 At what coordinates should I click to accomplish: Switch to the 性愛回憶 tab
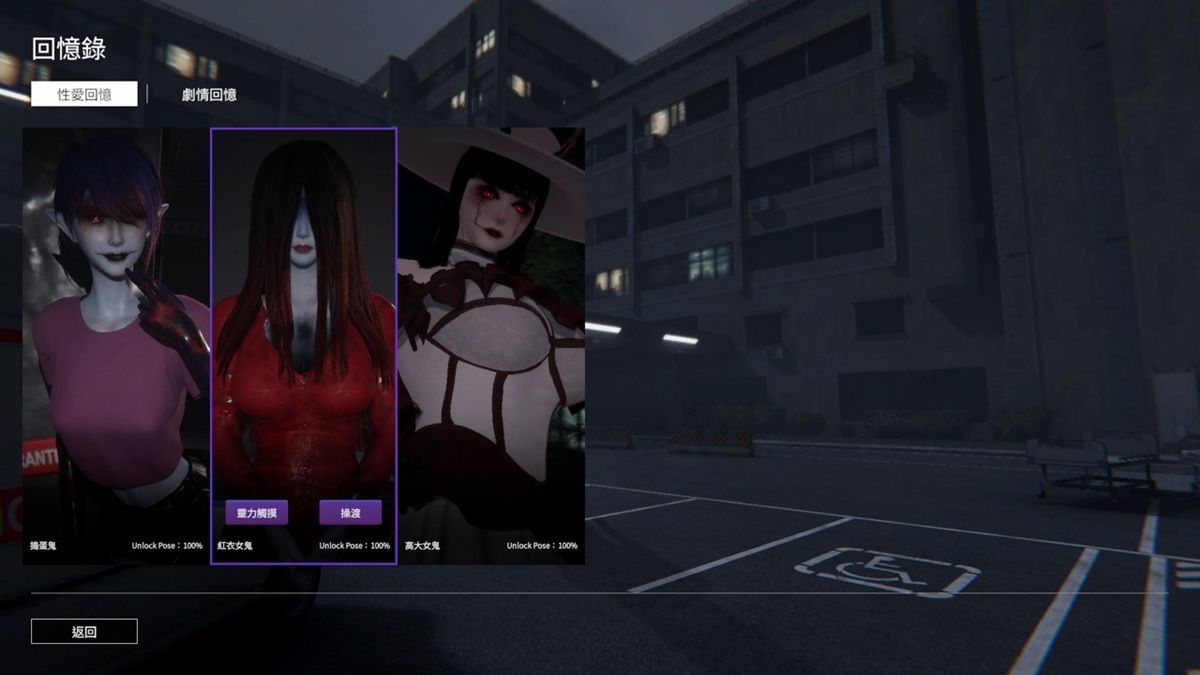[84, 94]
